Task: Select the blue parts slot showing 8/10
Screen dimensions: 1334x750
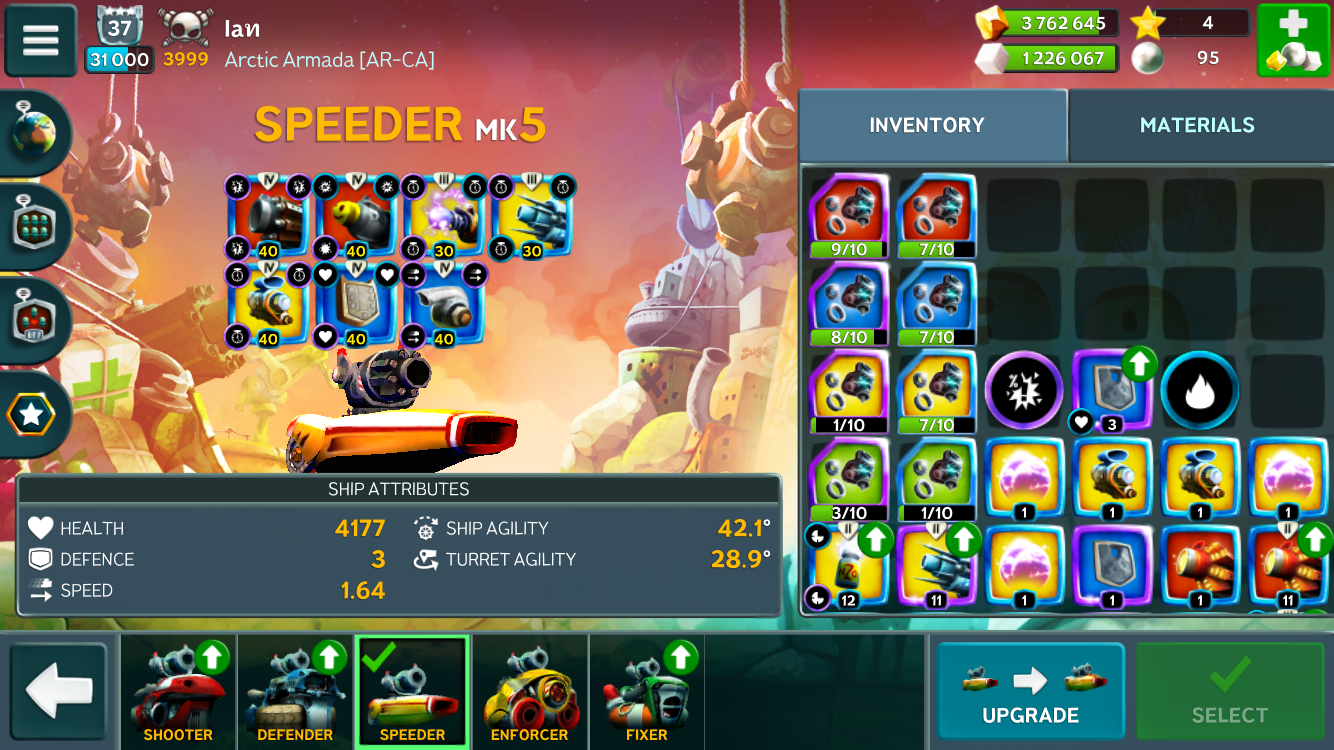Action: tap(848, 303)
